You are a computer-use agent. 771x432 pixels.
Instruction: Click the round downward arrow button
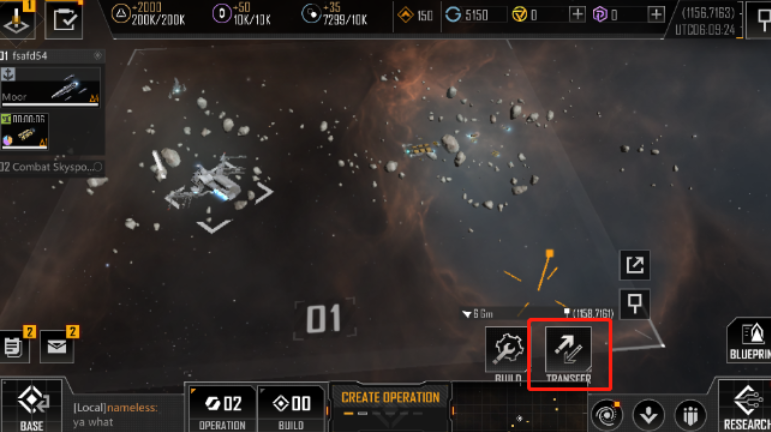pyautogui.click(x=648, y=413)
